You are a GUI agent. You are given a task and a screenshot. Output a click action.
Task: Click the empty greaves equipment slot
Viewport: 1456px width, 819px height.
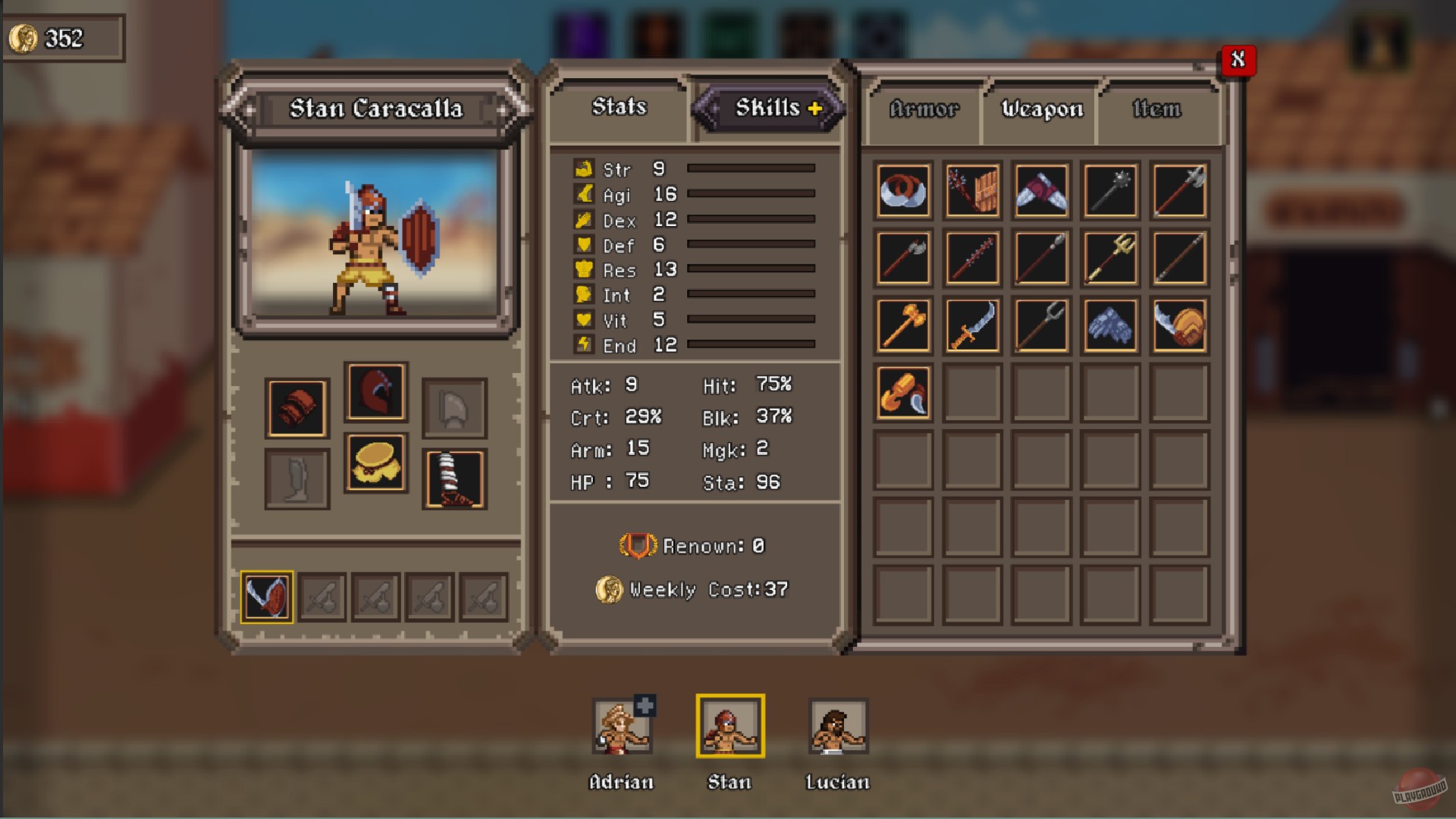pyautogui.click(x=297, y=477)
